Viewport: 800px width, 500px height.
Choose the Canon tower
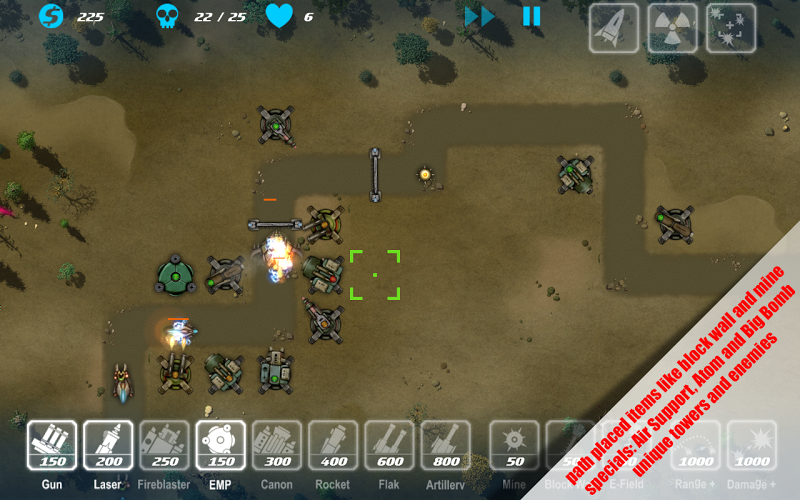coord(277,445)
